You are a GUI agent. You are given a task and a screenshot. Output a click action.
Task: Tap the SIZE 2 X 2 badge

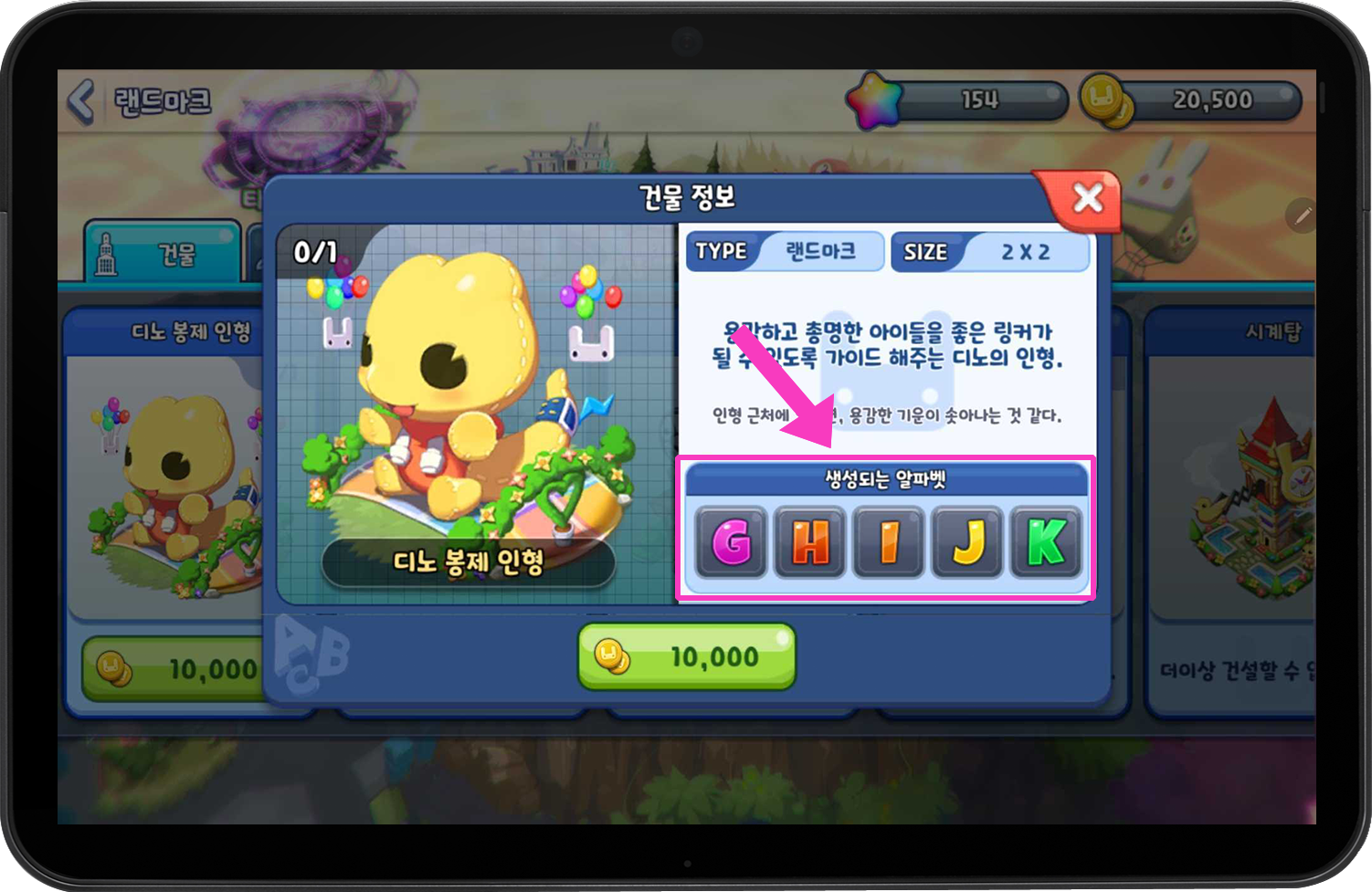point(991,251)
